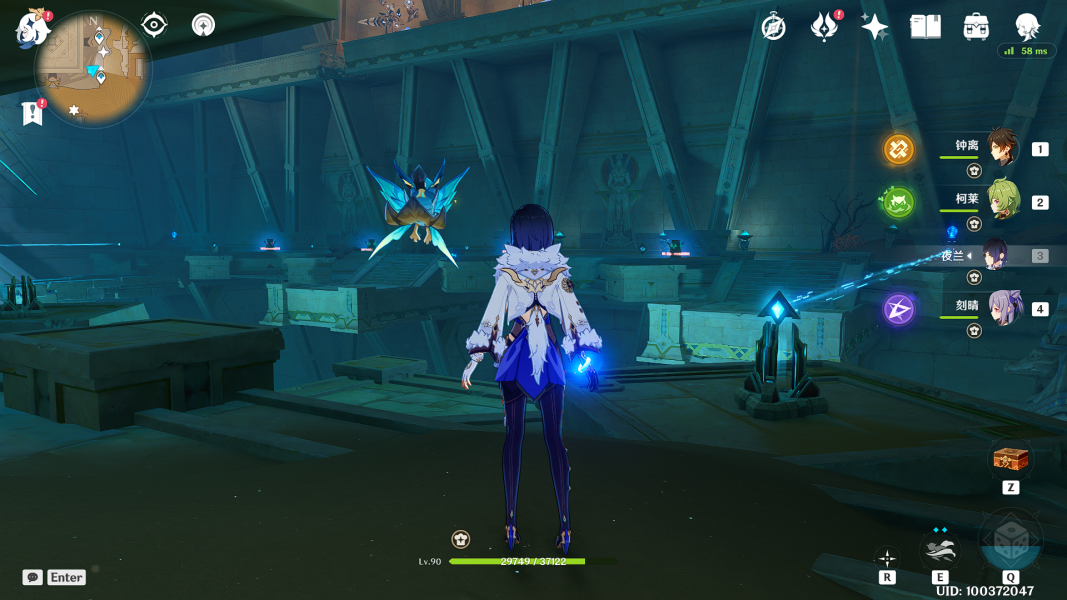Open the Wish star icon
The height and width of the screenshot is (600, 1067).
point(874,27)
